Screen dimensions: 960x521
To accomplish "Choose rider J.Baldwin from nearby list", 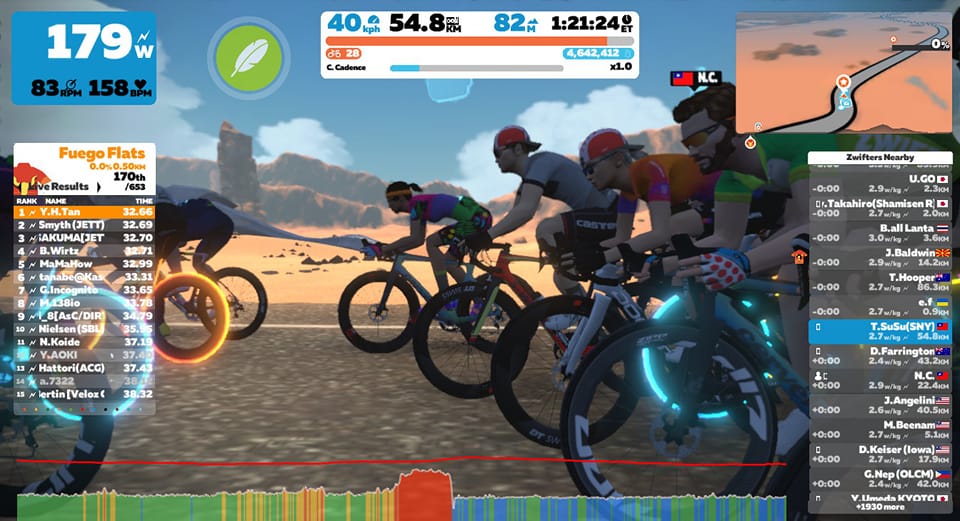I will [880, 256].
